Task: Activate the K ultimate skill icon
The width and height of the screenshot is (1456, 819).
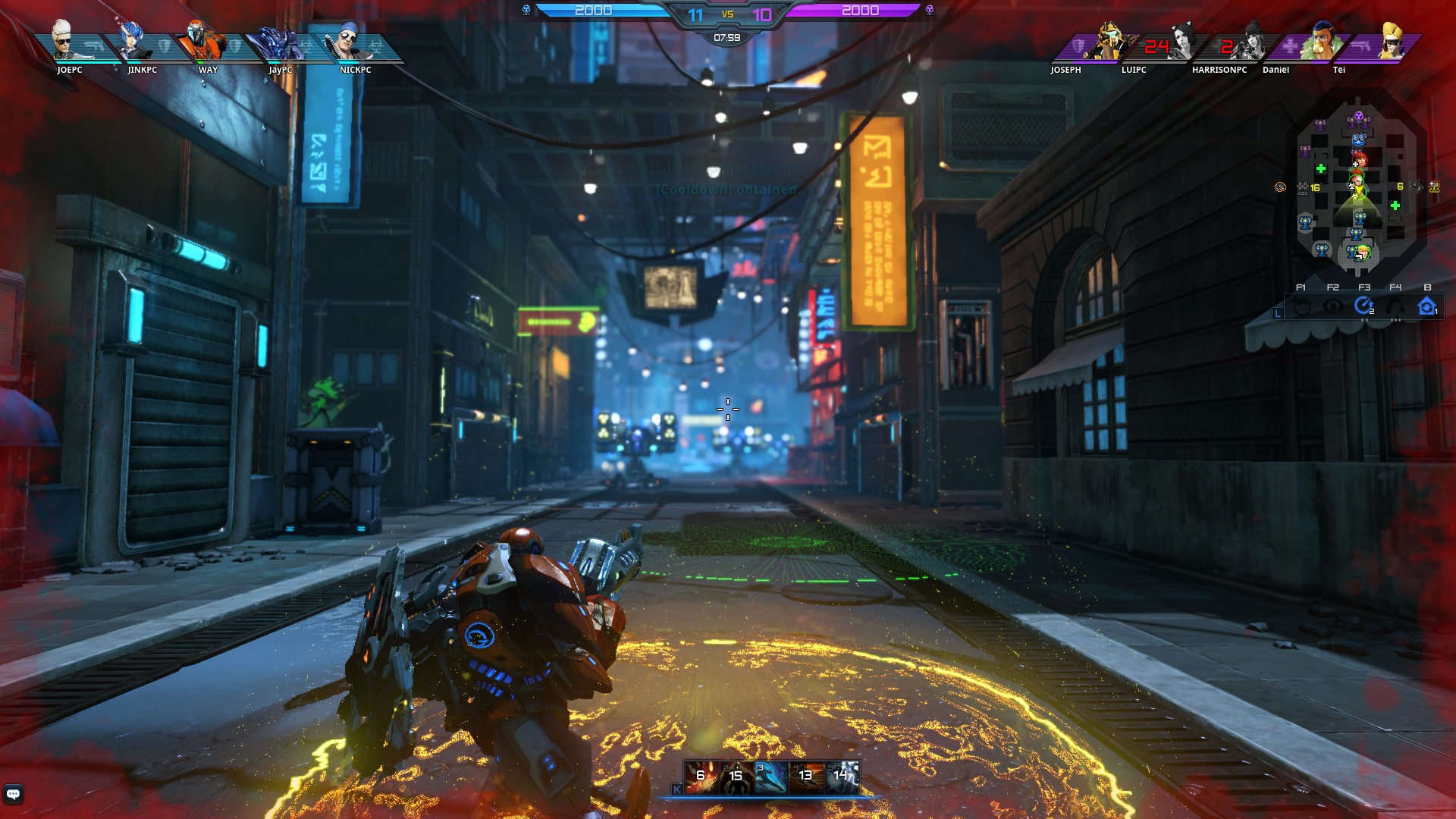Action: coord(677,790)
